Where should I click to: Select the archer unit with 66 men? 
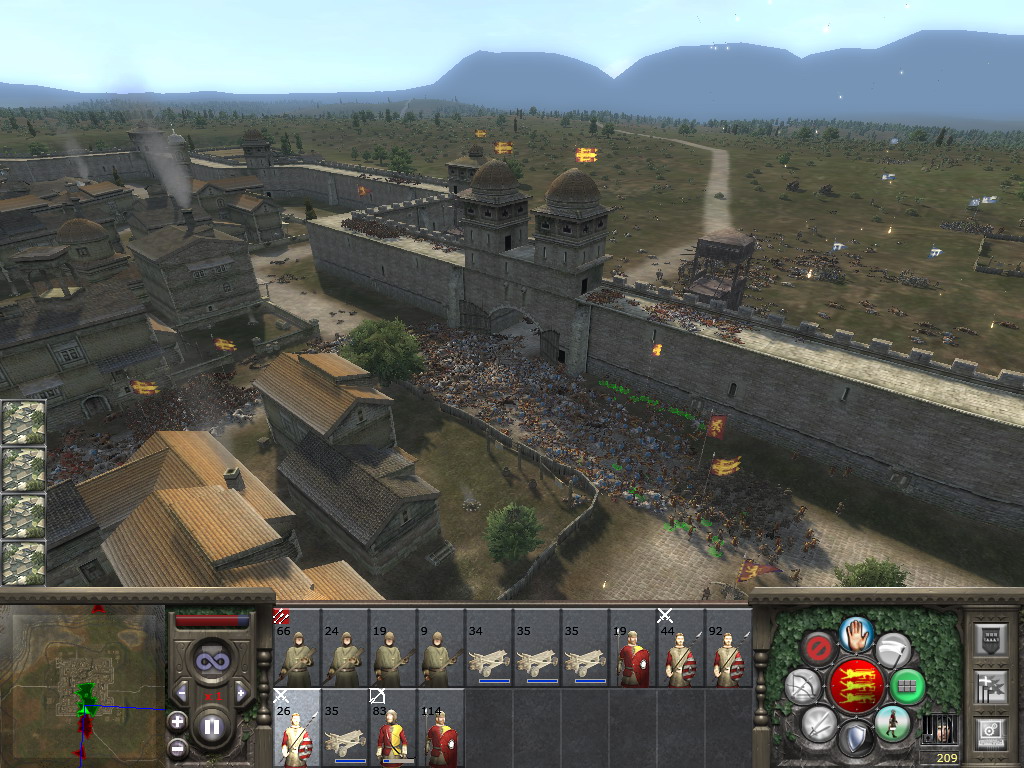[x=296, y=648]
